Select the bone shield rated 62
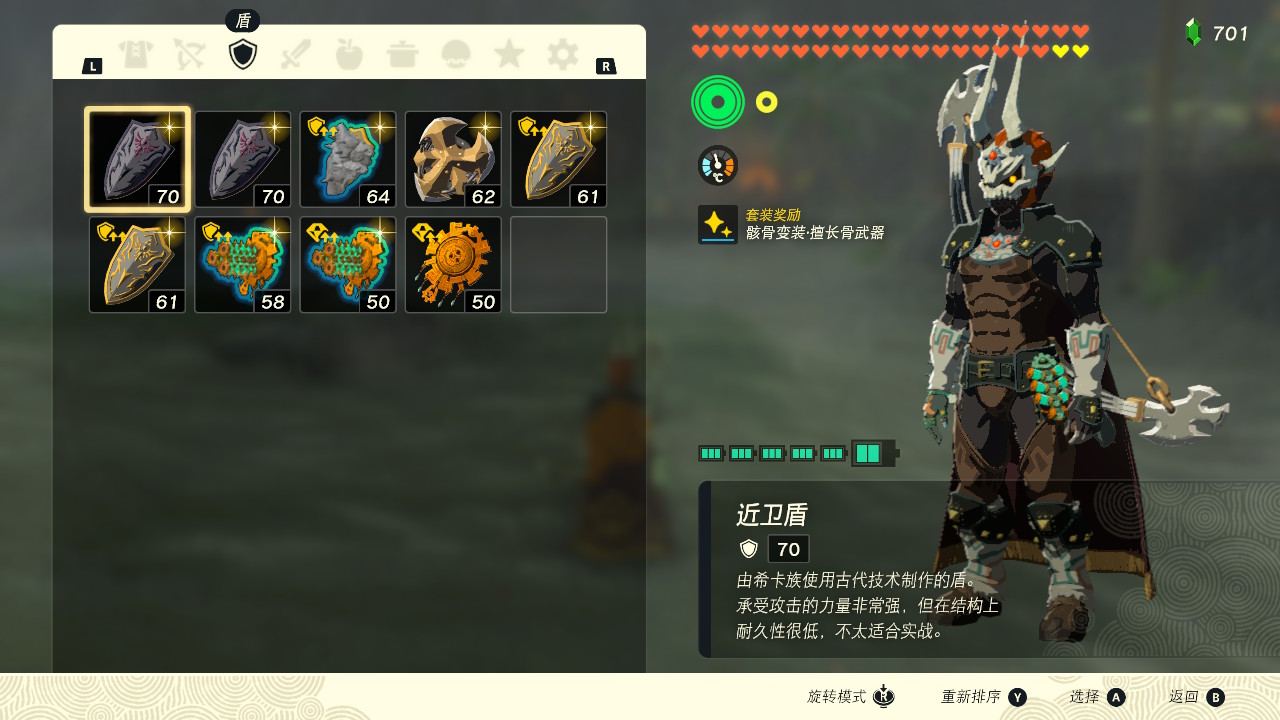The width and height of the screenshot is (1280, 720). tap(453, 160)
